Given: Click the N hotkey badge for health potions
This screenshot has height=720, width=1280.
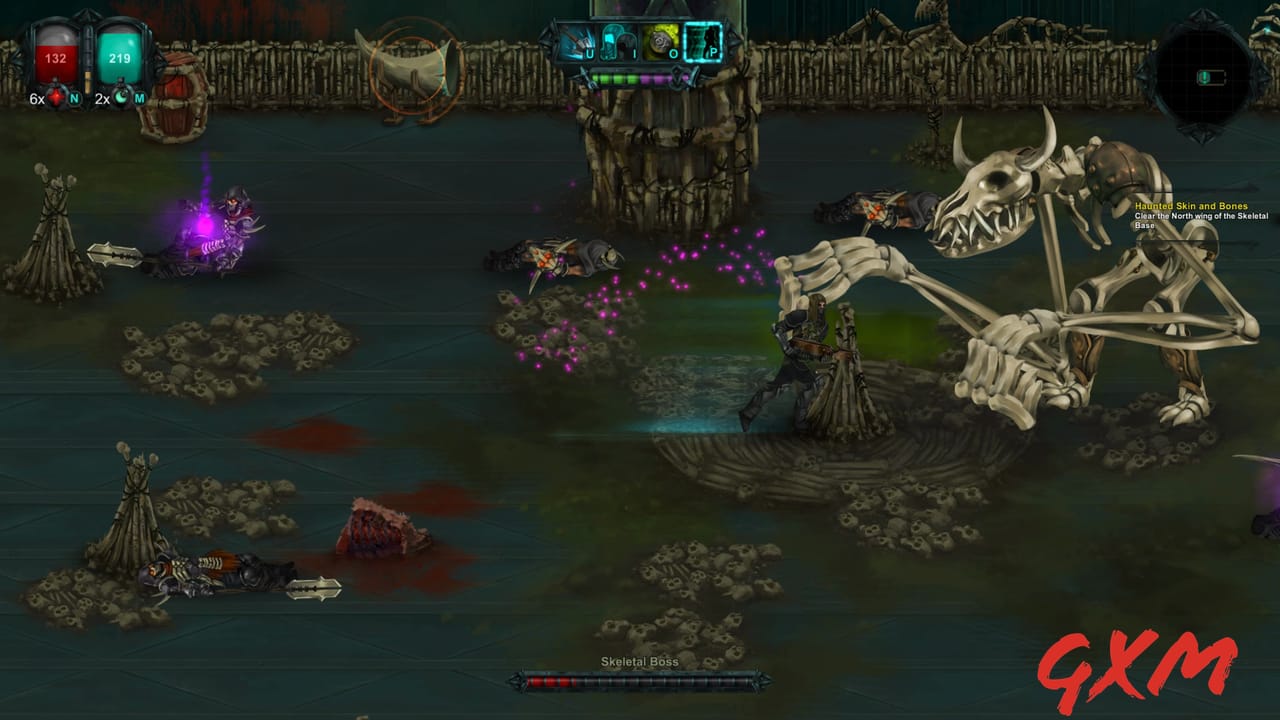Looking at the screenshot, I should click(x=75, y=99).
